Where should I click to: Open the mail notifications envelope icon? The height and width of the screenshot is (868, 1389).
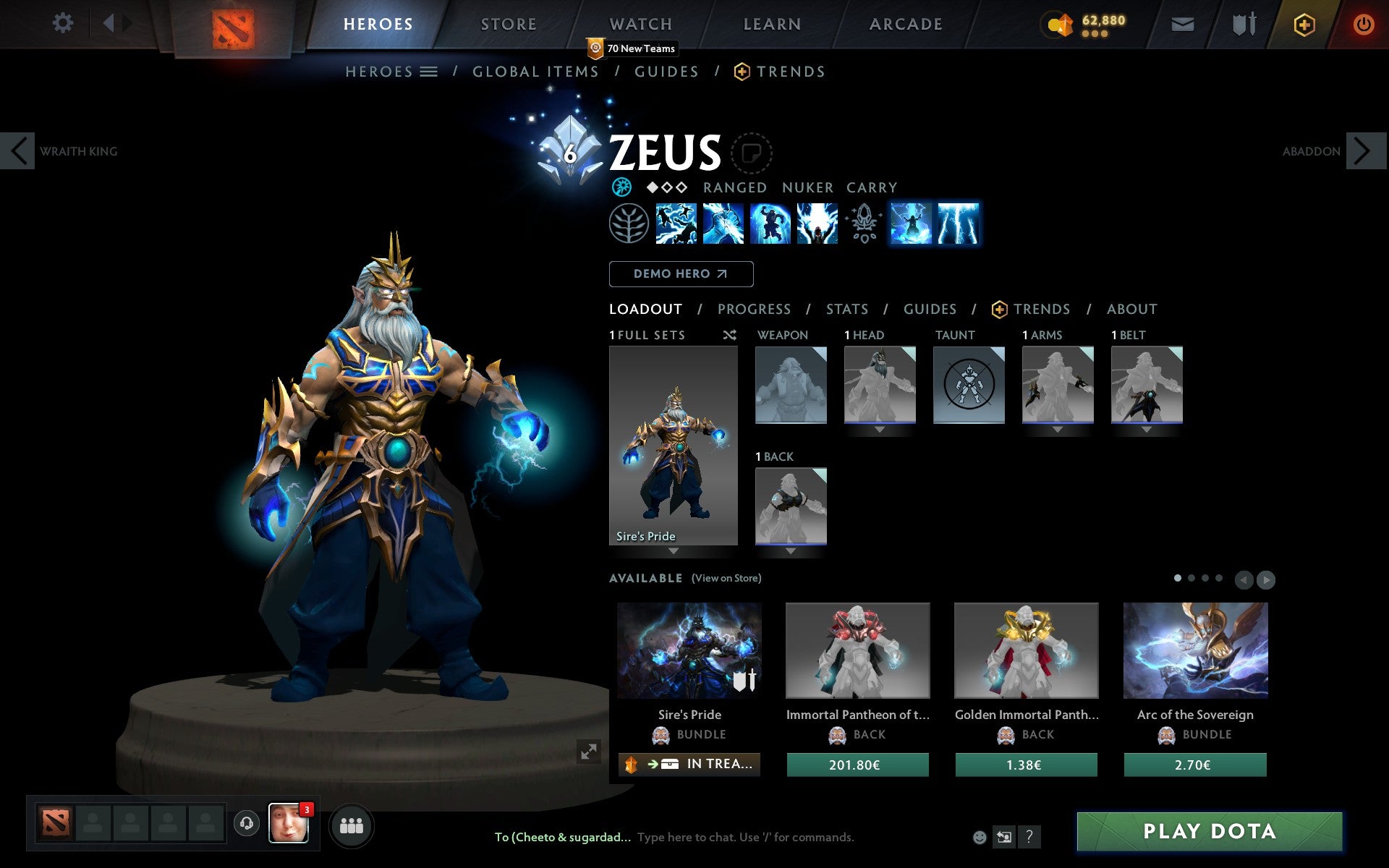[1182, 23]
